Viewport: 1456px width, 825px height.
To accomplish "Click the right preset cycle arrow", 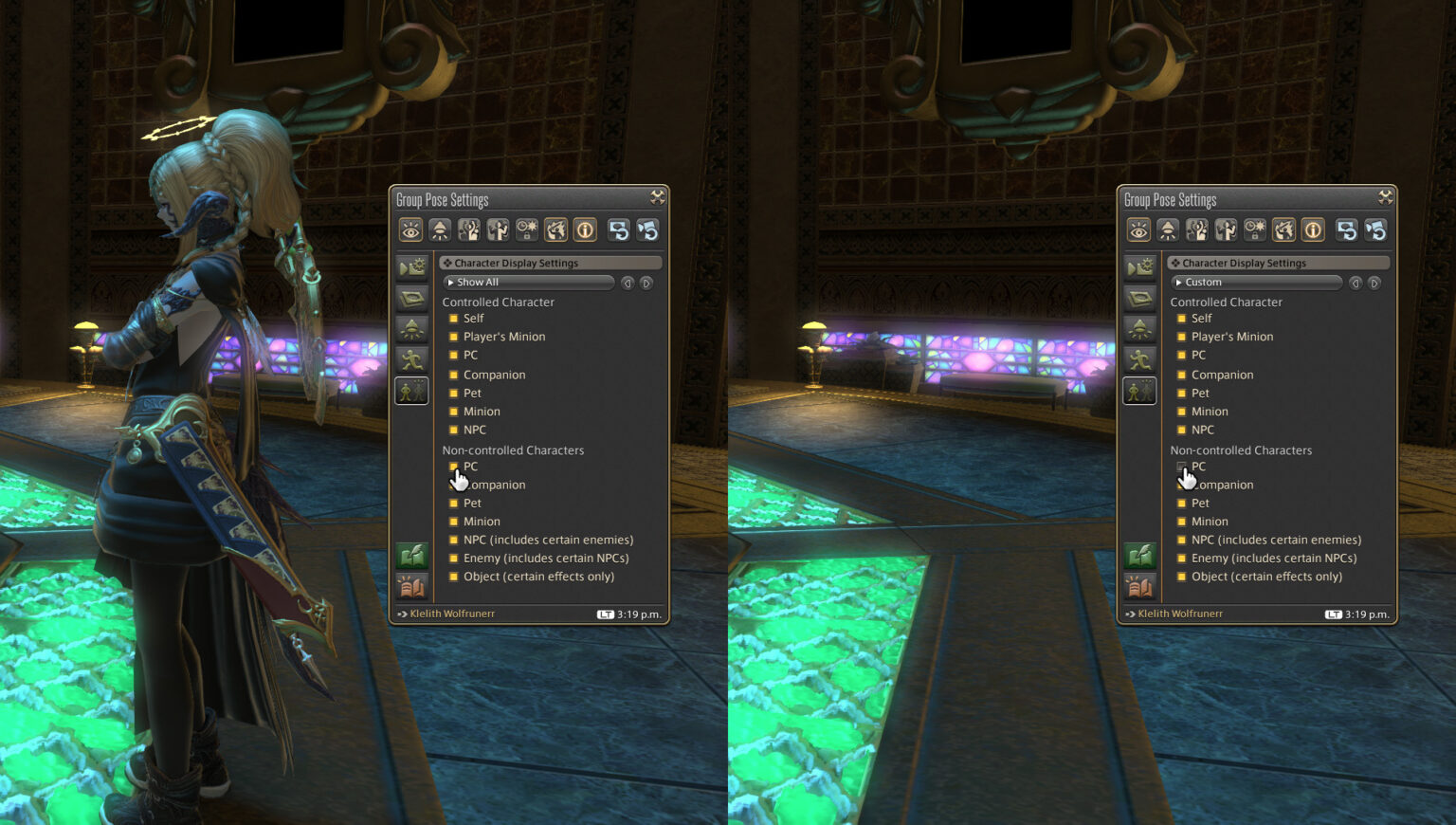I will pos(646,282).
